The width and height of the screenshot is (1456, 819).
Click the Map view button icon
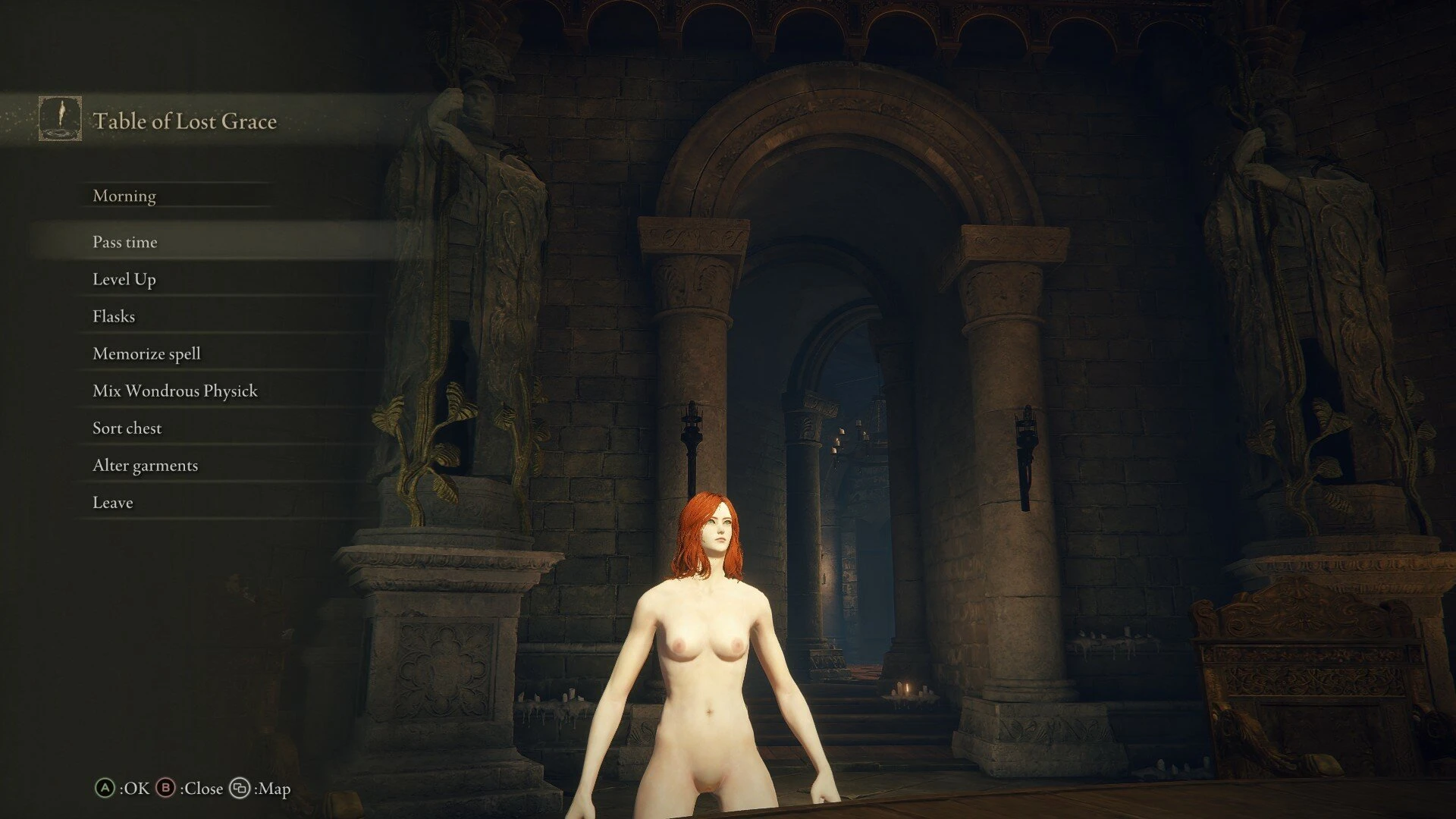coord(241,789)
